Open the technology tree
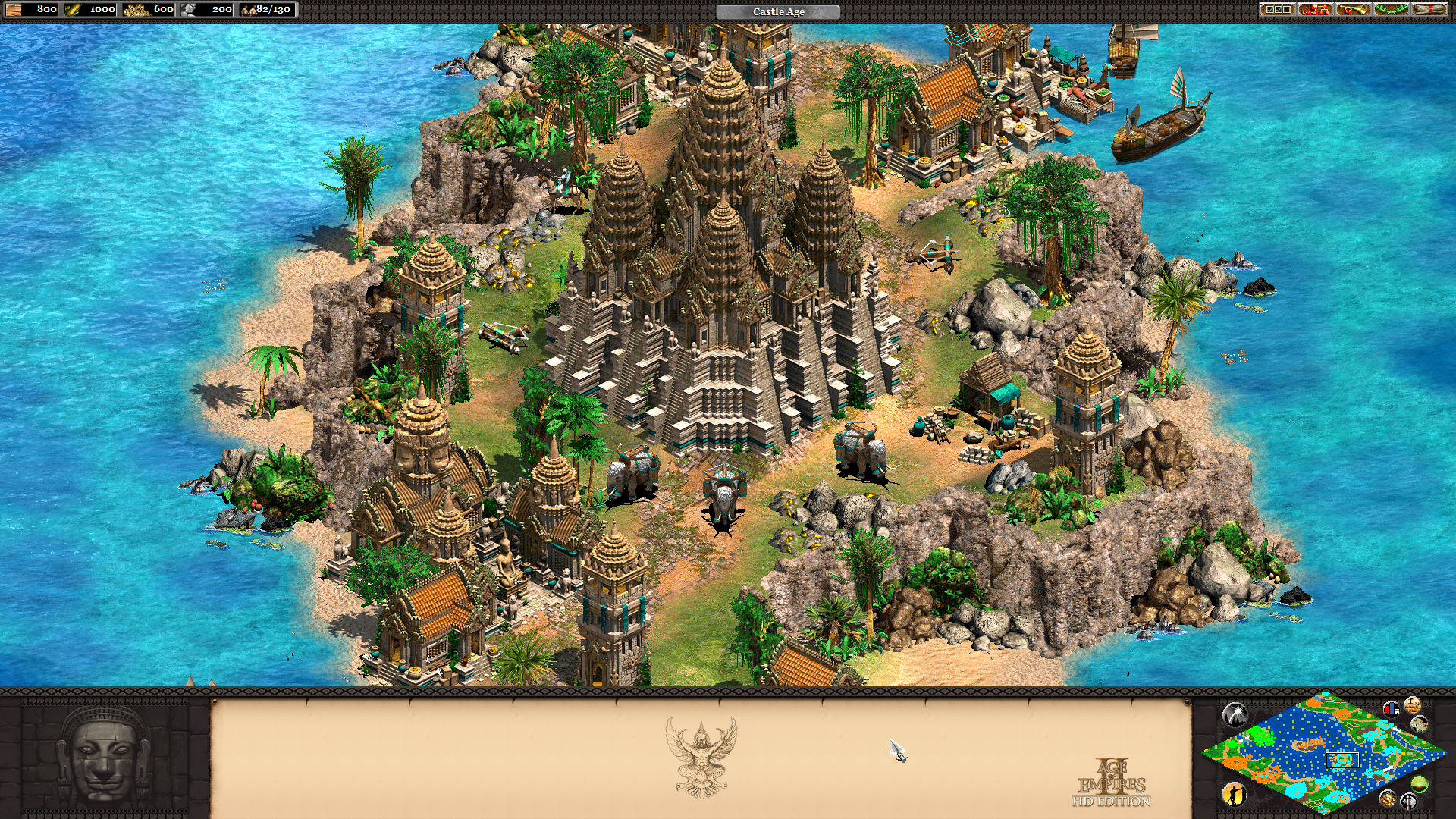The image size is (1456, 819). pyautogui.click(x=1315, y=10)
